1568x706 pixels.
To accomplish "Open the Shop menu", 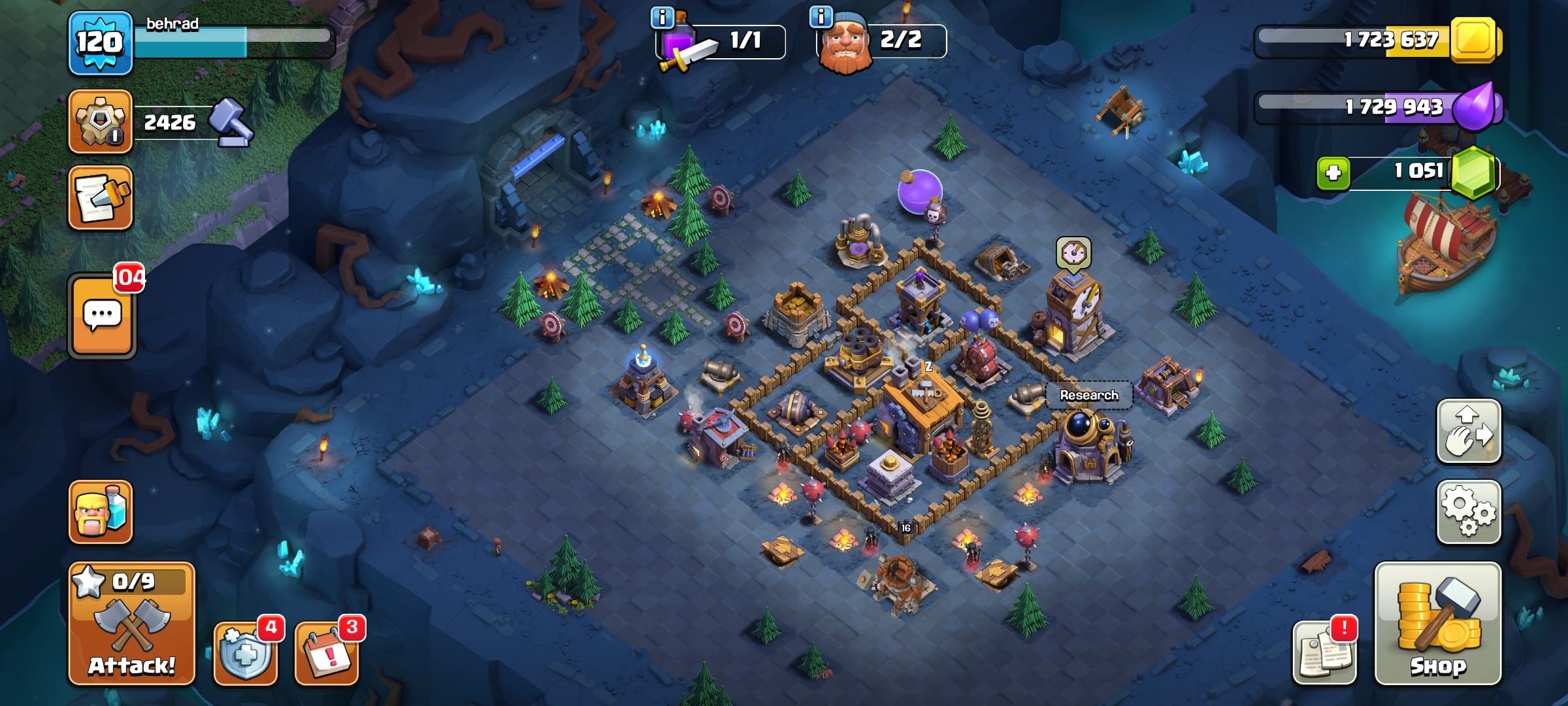I will tap(1437, 623).
